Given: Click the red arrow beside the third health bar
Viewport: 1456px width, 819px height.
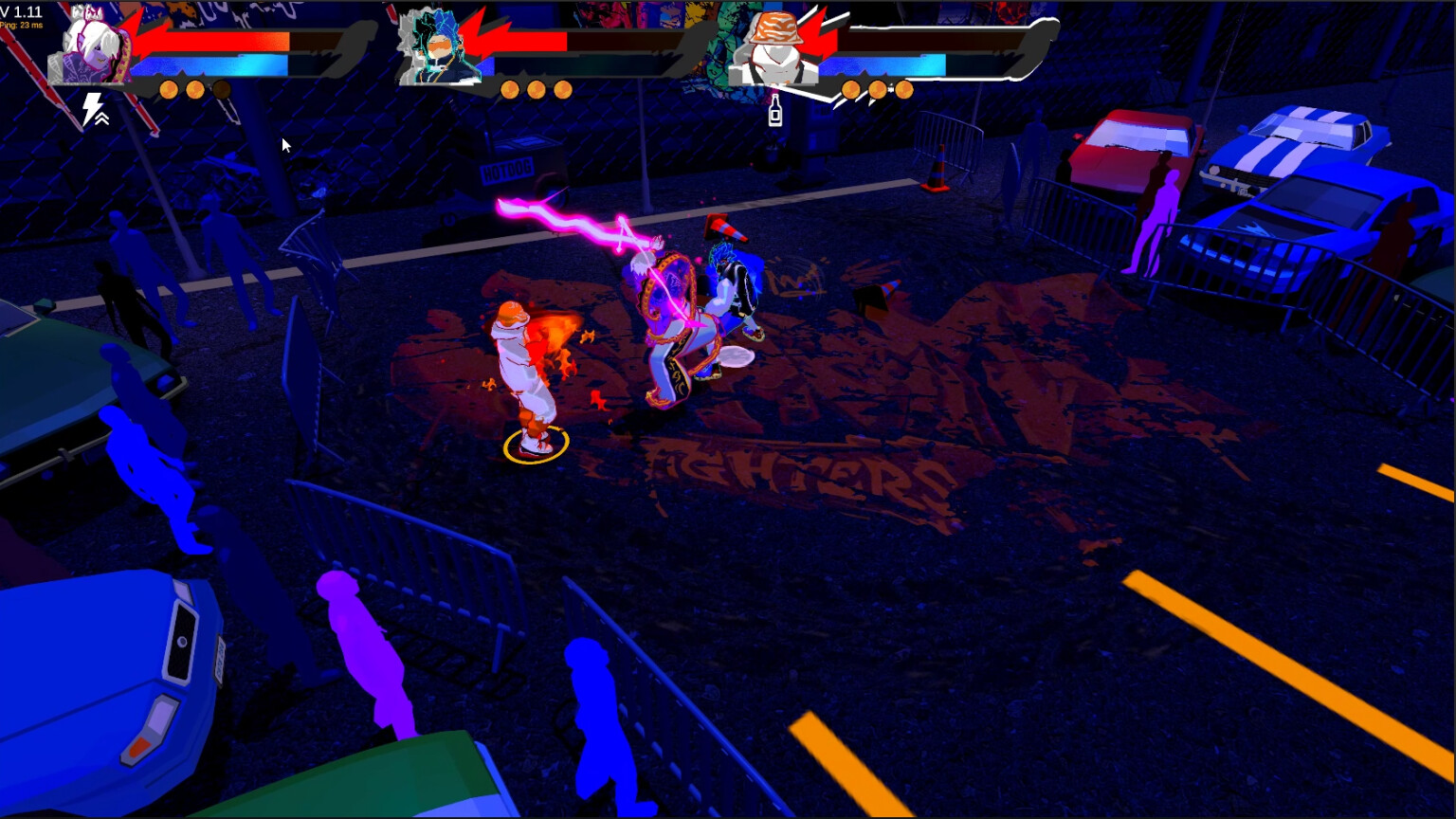Looking at the screenshot, I should point(817,33).
